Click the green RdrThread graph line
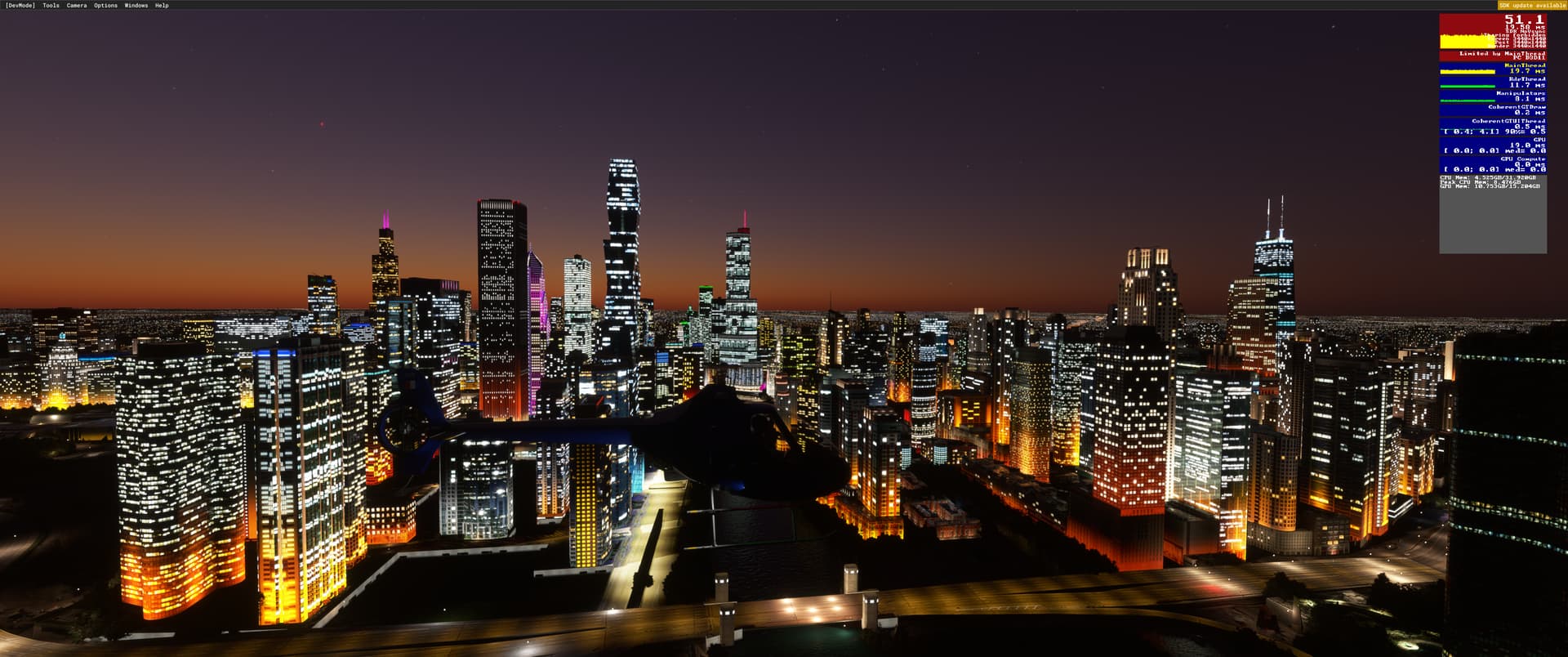Viewport: 1568px width, 657px height. pos(1468,85)
